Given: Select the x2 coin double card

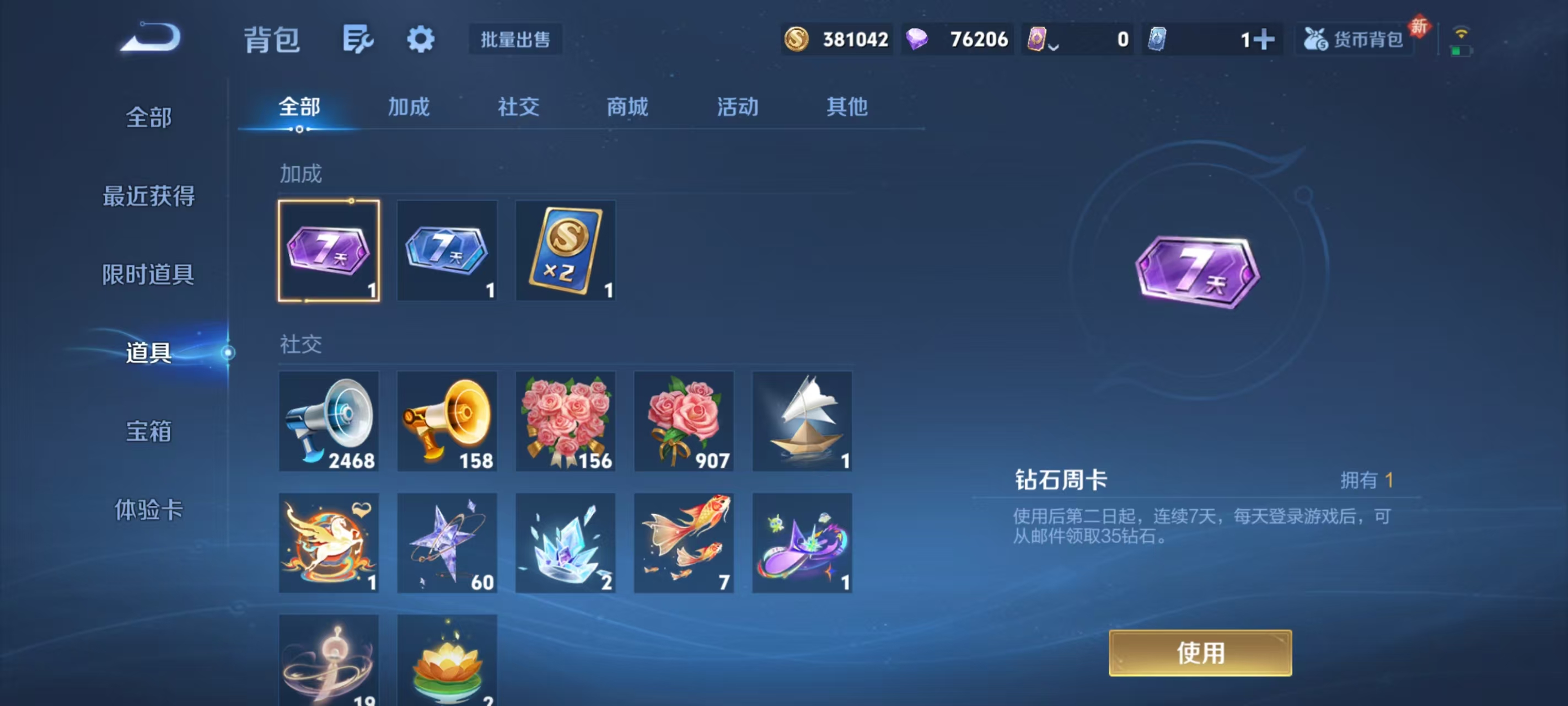Looking at the screenshot, I should tap(565, 250).
